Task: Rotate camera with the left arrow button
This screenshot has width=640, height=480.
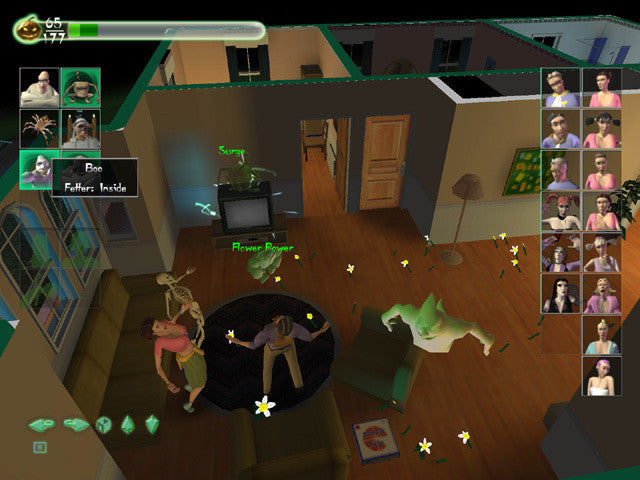Action: tap(41, 424)
